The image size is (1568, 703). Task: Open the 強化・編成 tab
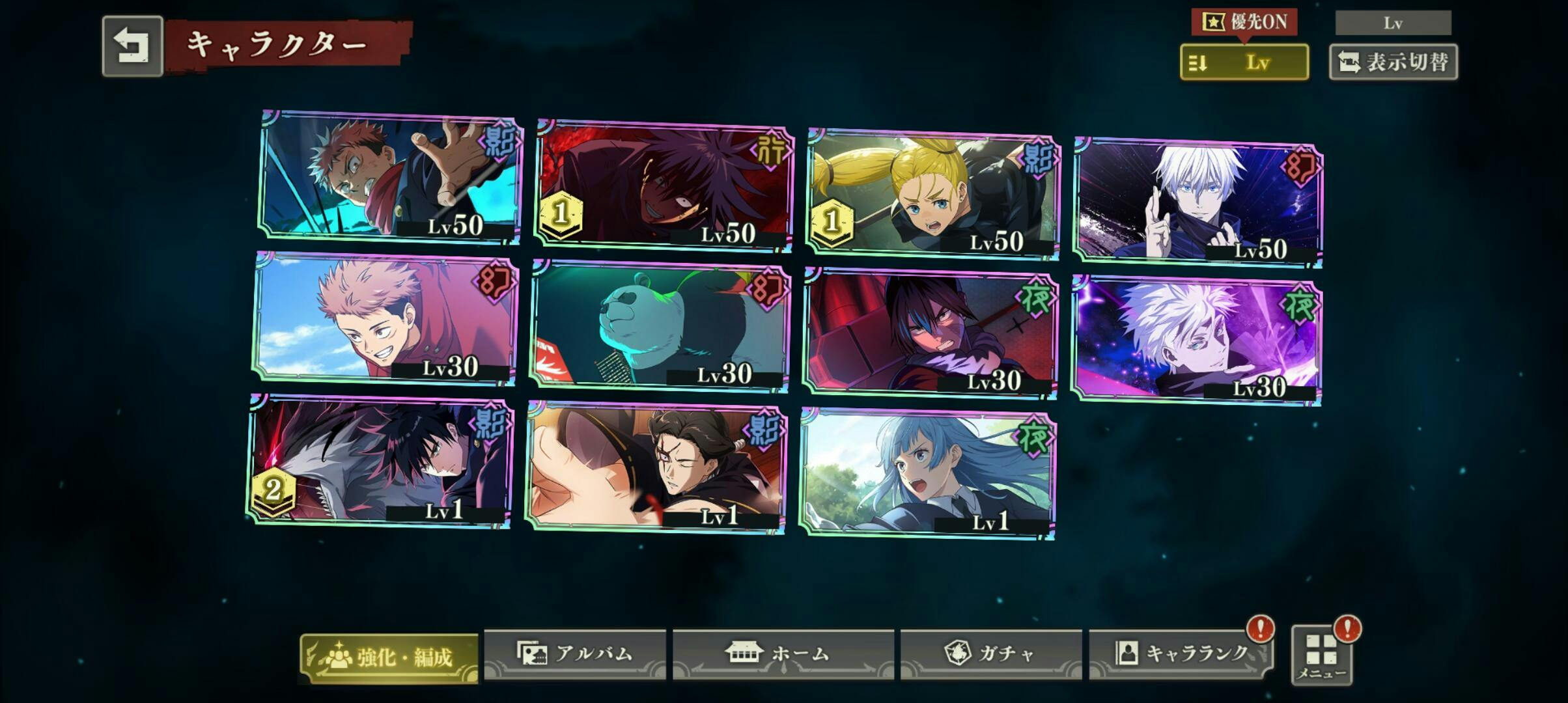pyautogui.click(x=389, y=657)
